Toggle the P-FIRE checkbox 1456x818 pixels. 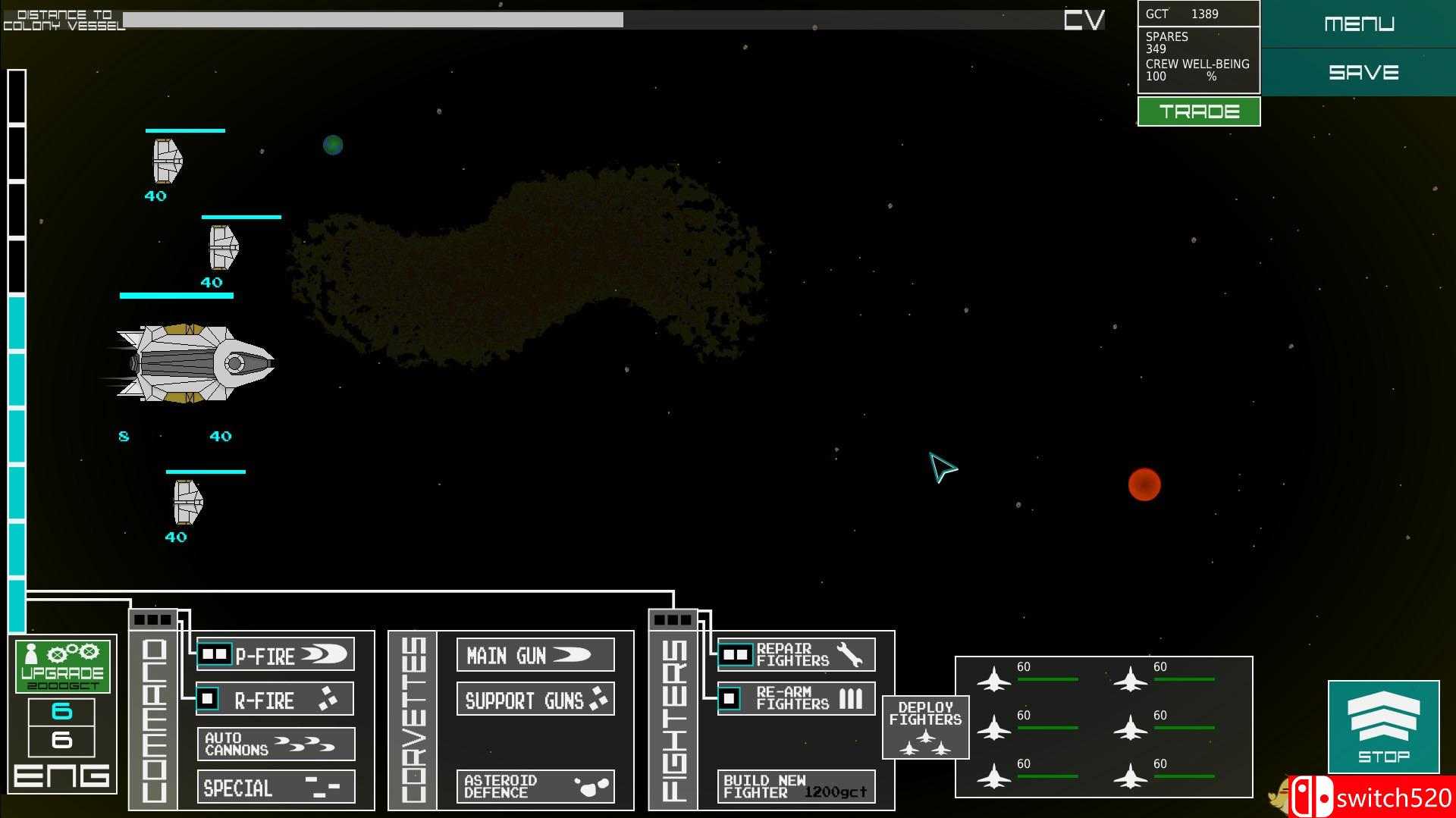(x=214, y=653)
